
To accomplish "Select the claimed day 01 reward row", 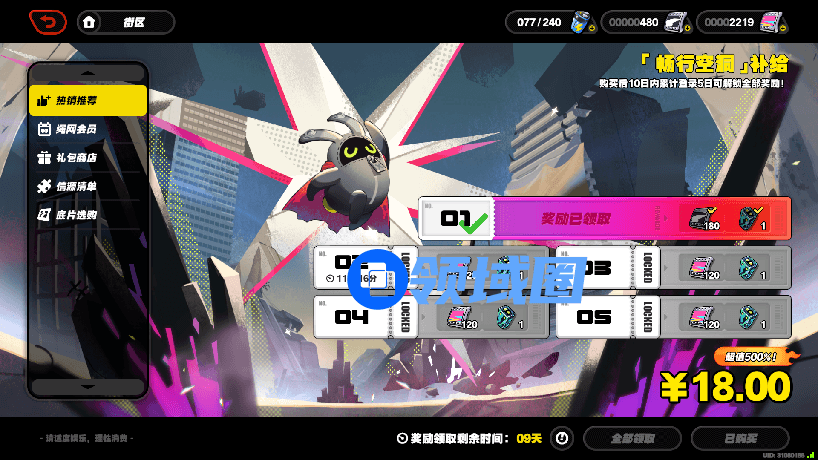I will [604, 218].
